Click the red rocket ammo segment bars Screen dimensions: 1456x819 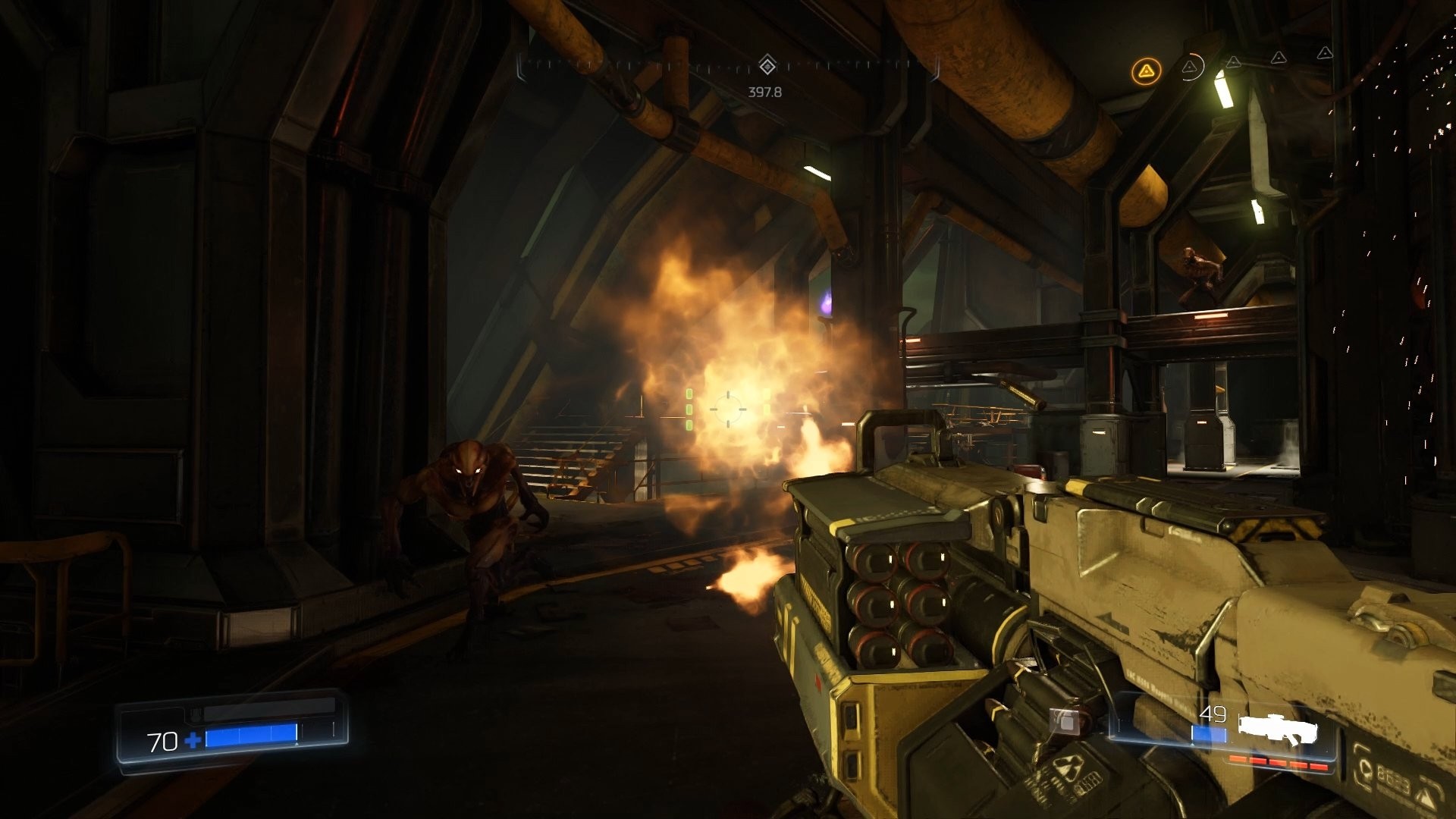[x=1279, y=764]
